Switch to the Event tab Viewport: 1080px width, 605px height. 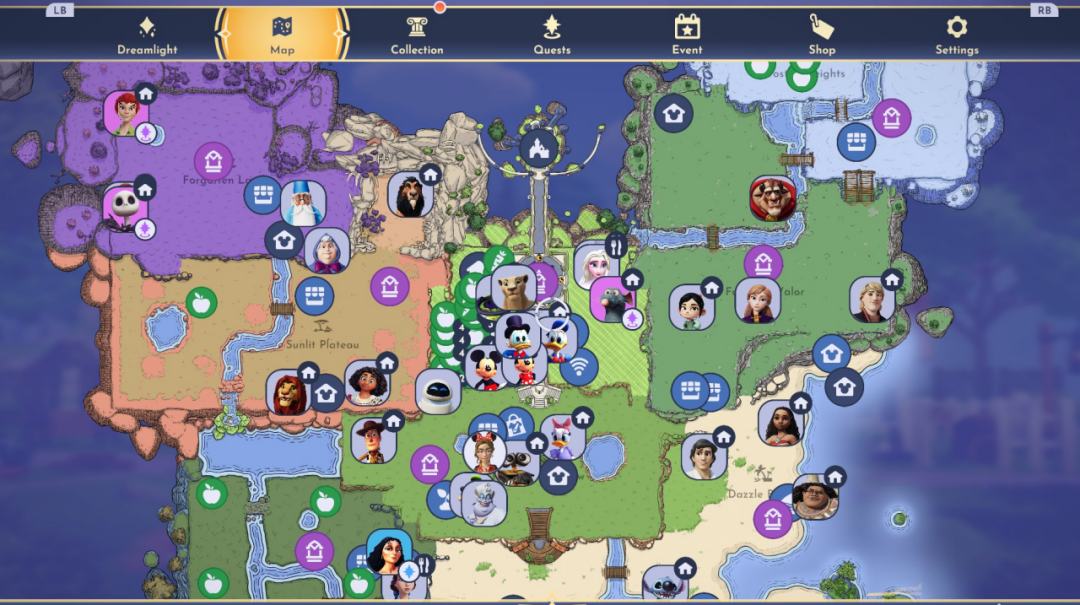click(686, 35)
